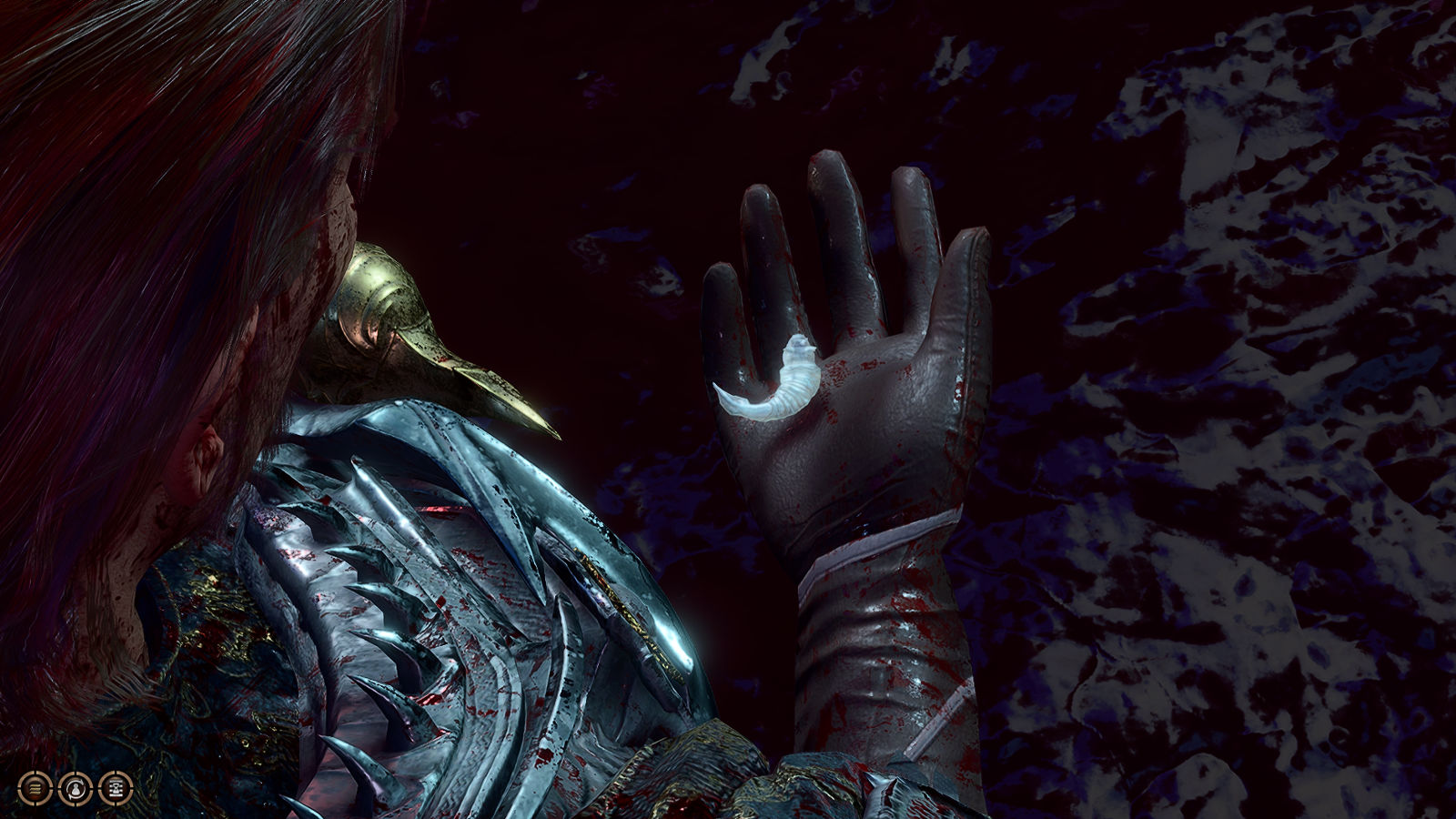
Task: Select the circular pawn rotation icon
Action: [x=76, y=788]
